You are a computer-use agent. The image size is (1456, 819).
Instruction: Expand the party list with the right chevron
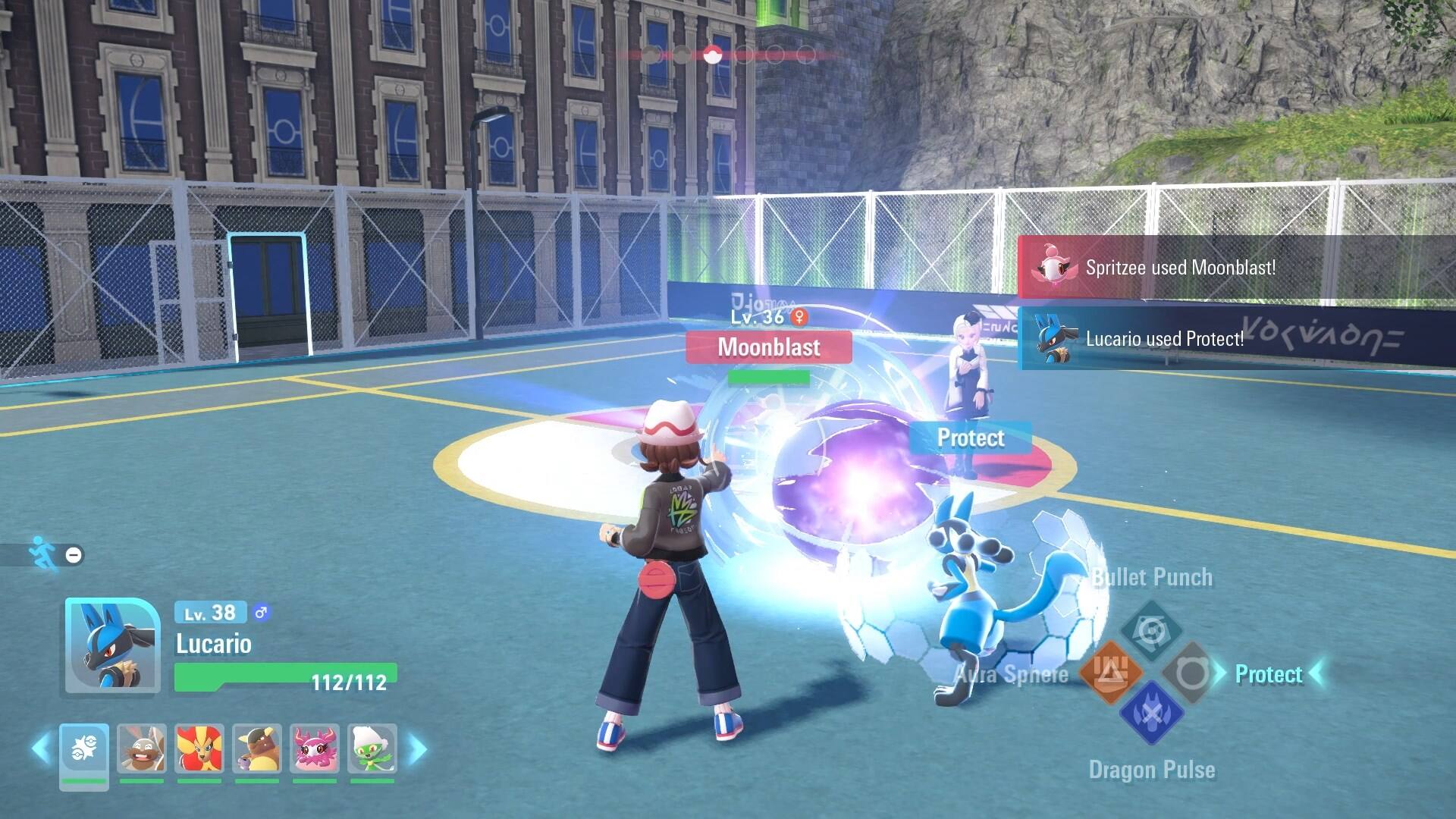point(416,749)
